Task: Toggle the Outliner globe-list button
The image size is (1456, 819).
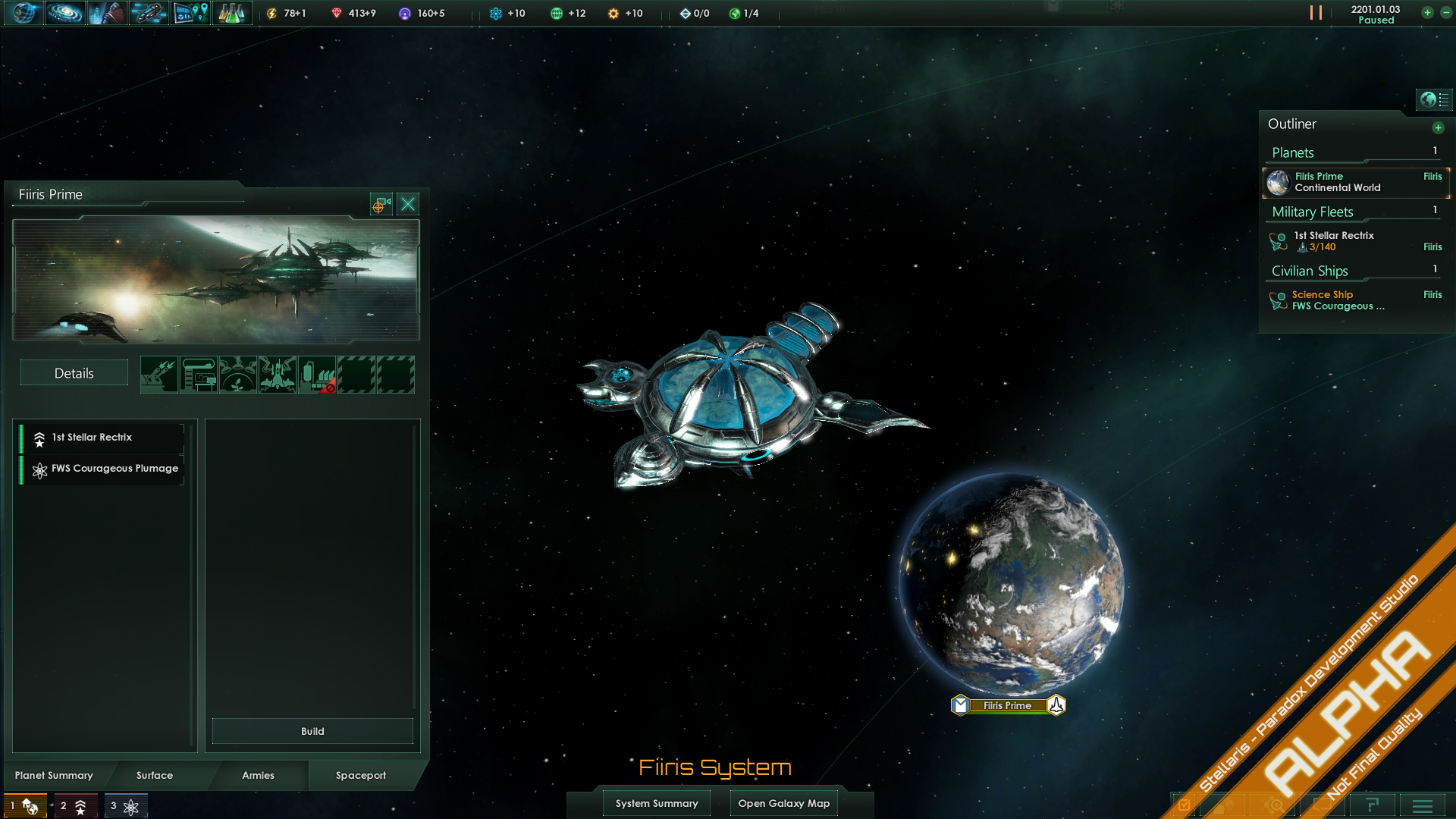Action: click(1434, 99)
